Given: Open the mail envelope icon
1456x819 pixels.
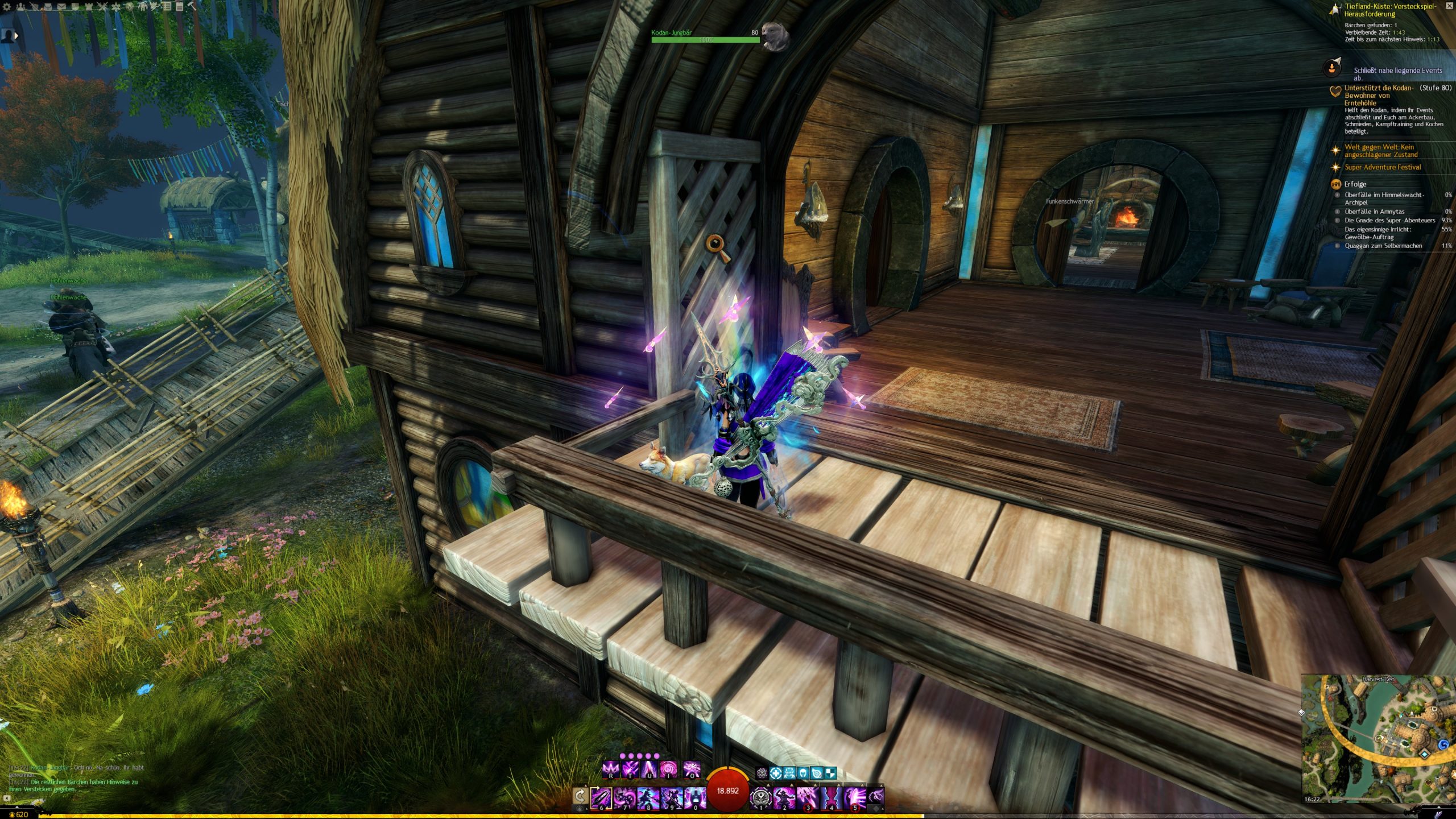Looking at the screenshot, I should [x=61, y=7].
